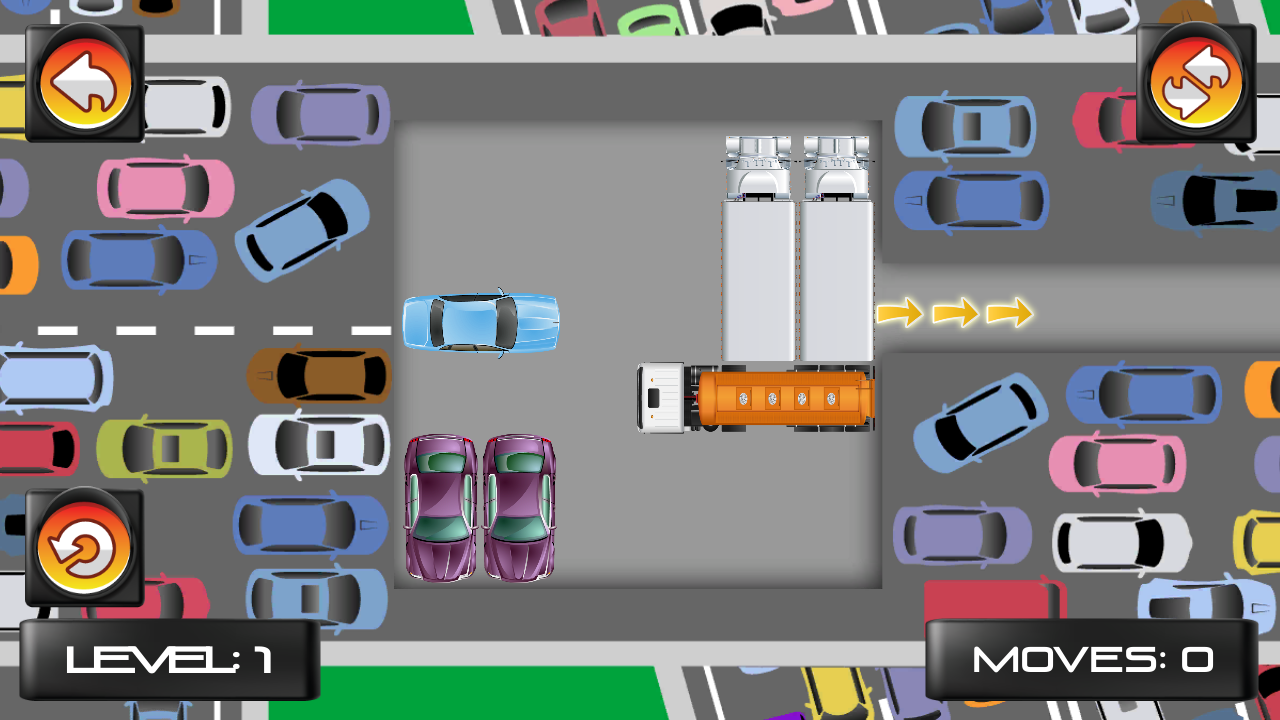
Task: Select the left purple car
Action: tap(442, 510)
